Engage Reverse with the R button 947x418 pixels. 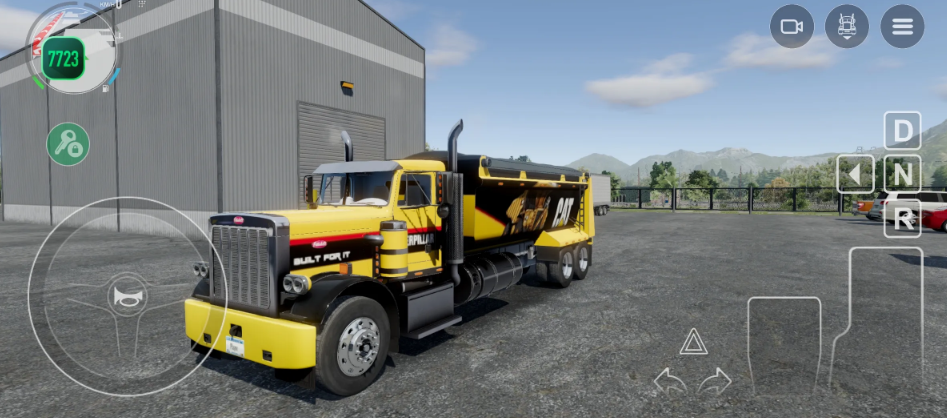[x=902, y=218]
